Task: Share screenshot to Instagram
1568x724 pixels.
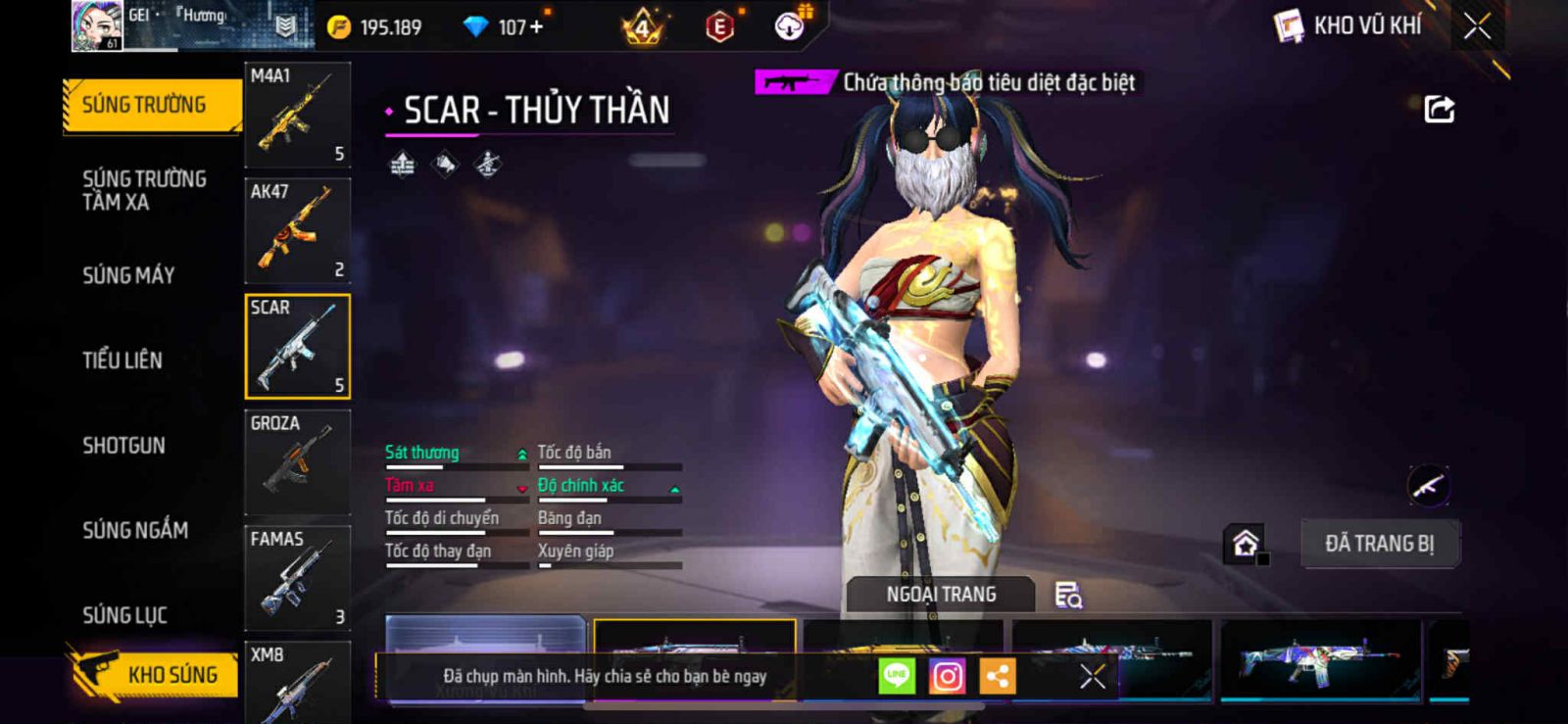Action: point(947,676)
